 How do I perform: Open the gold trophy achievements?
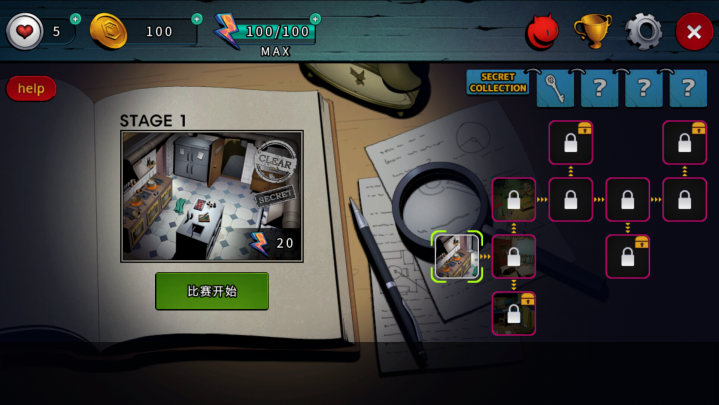592,31
